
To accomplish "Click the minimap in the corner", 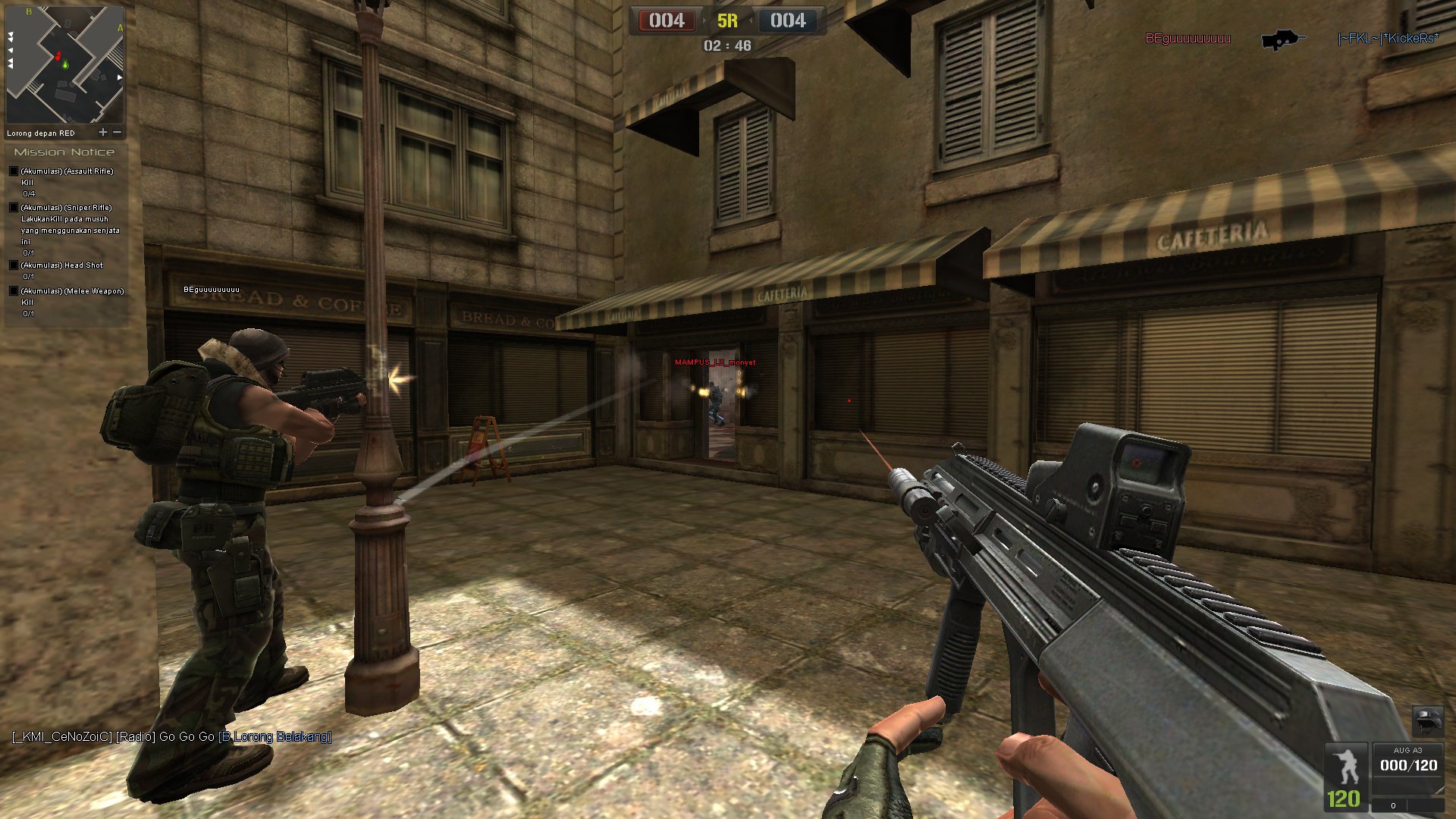I will point(64,64).
